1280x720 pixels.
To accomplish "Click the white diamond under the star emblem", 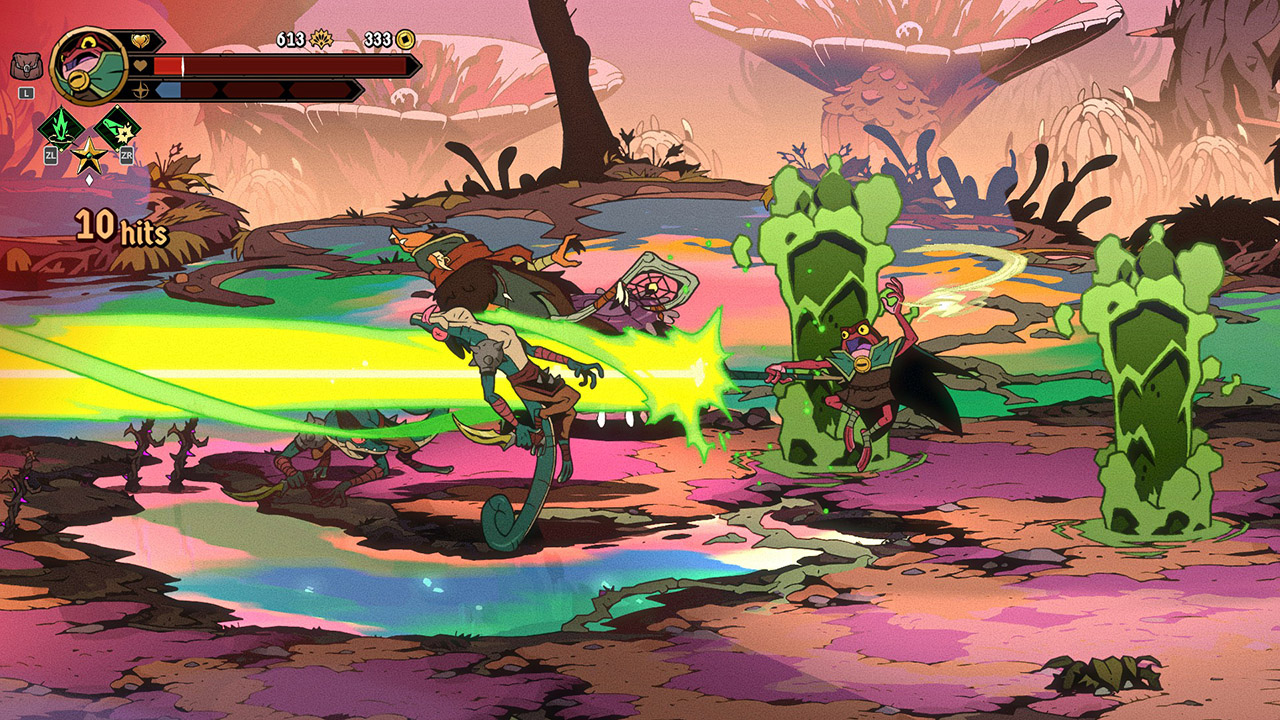I will point(90,179).
